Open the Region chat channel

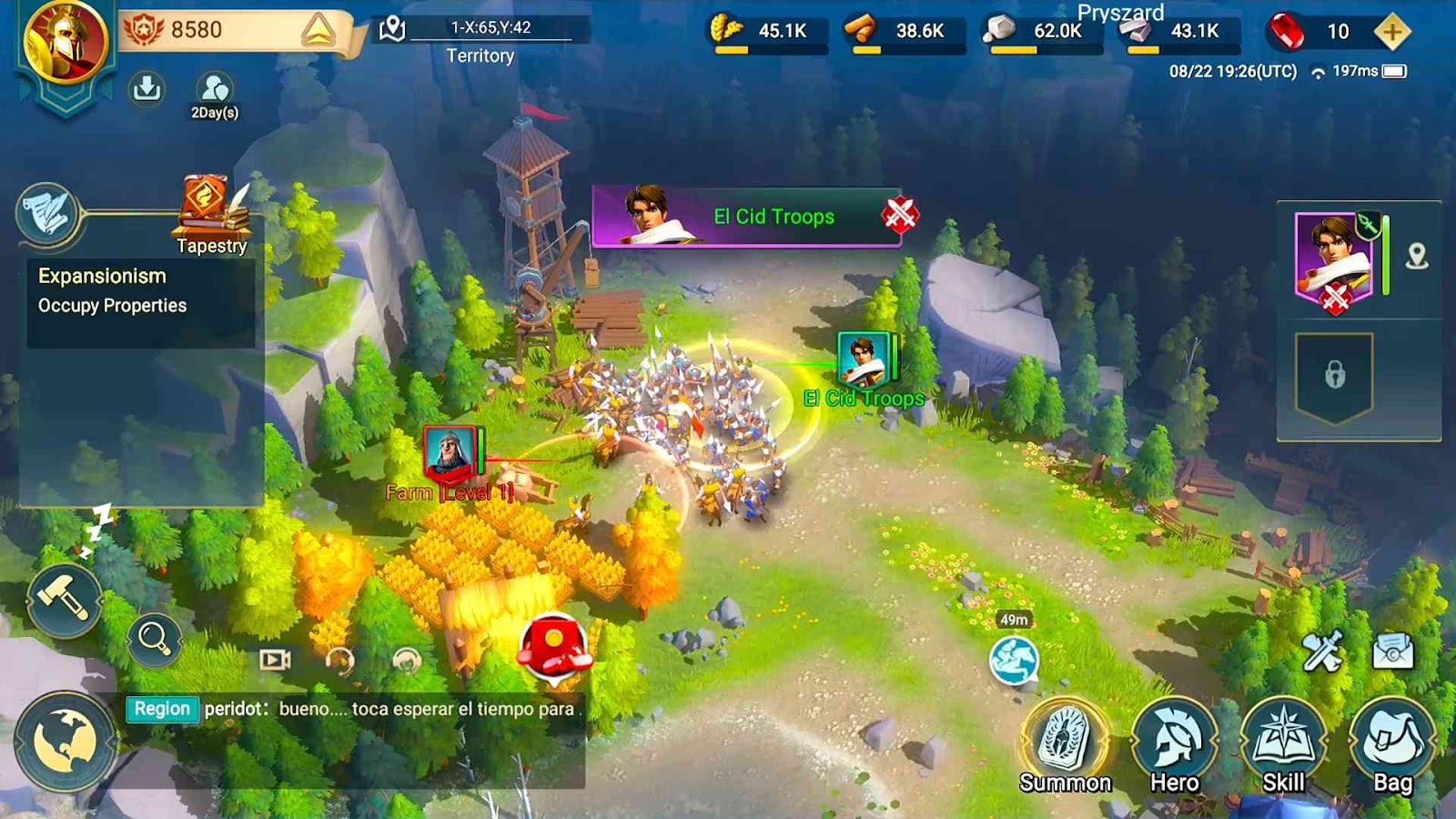click(x=162, y=709)
